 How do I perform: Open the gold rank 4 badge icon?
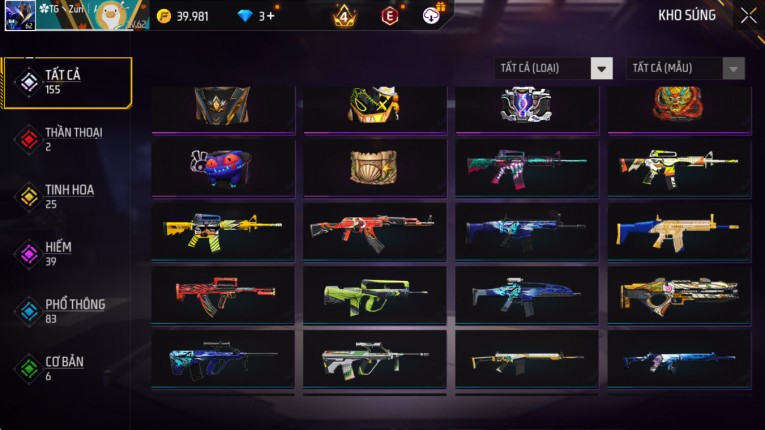pyautogui.click(x=344, y=16)
